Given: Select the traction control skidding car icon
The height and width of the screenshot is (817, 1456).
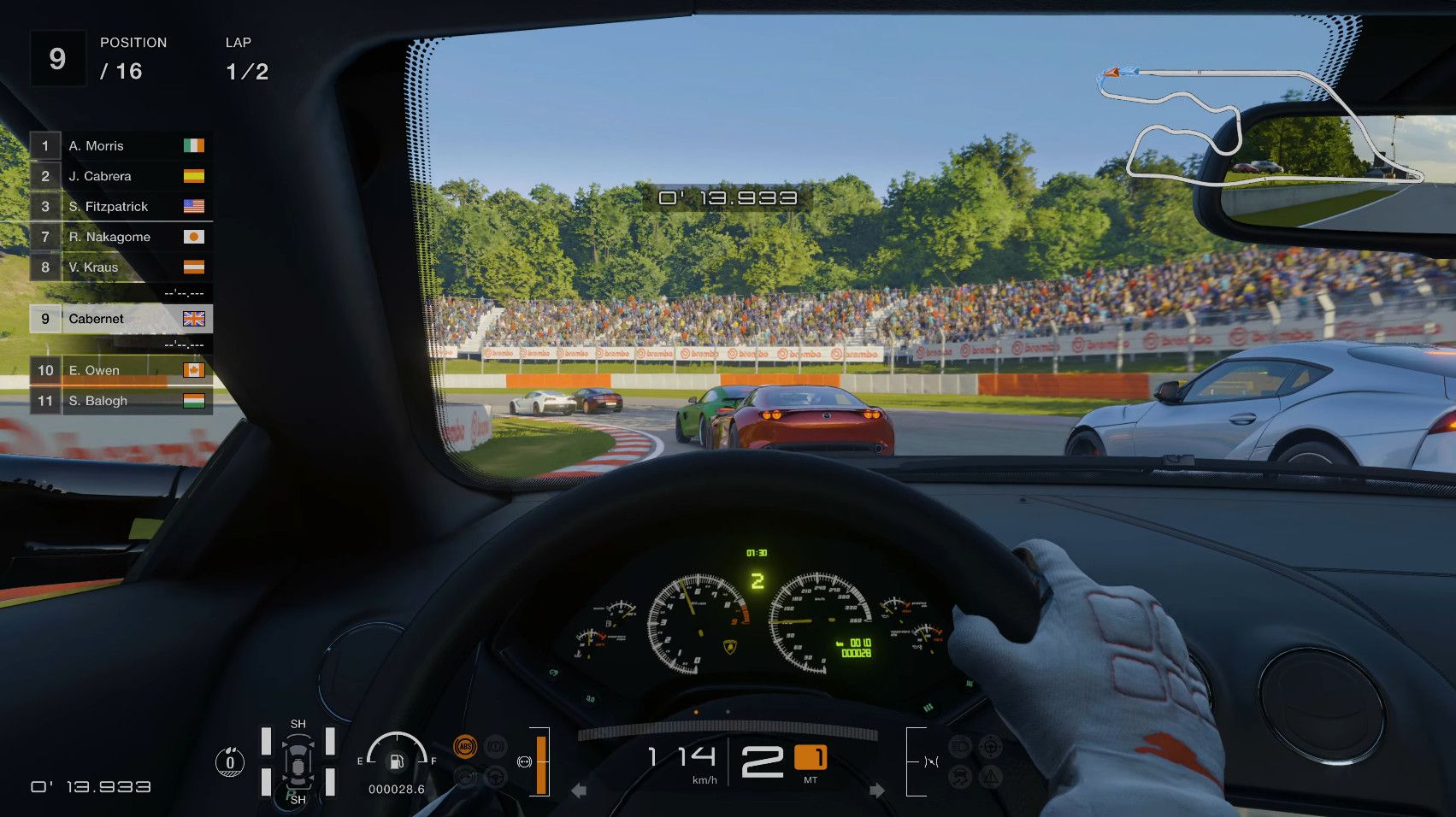Looking at the screenshot, I should [960, 777].
